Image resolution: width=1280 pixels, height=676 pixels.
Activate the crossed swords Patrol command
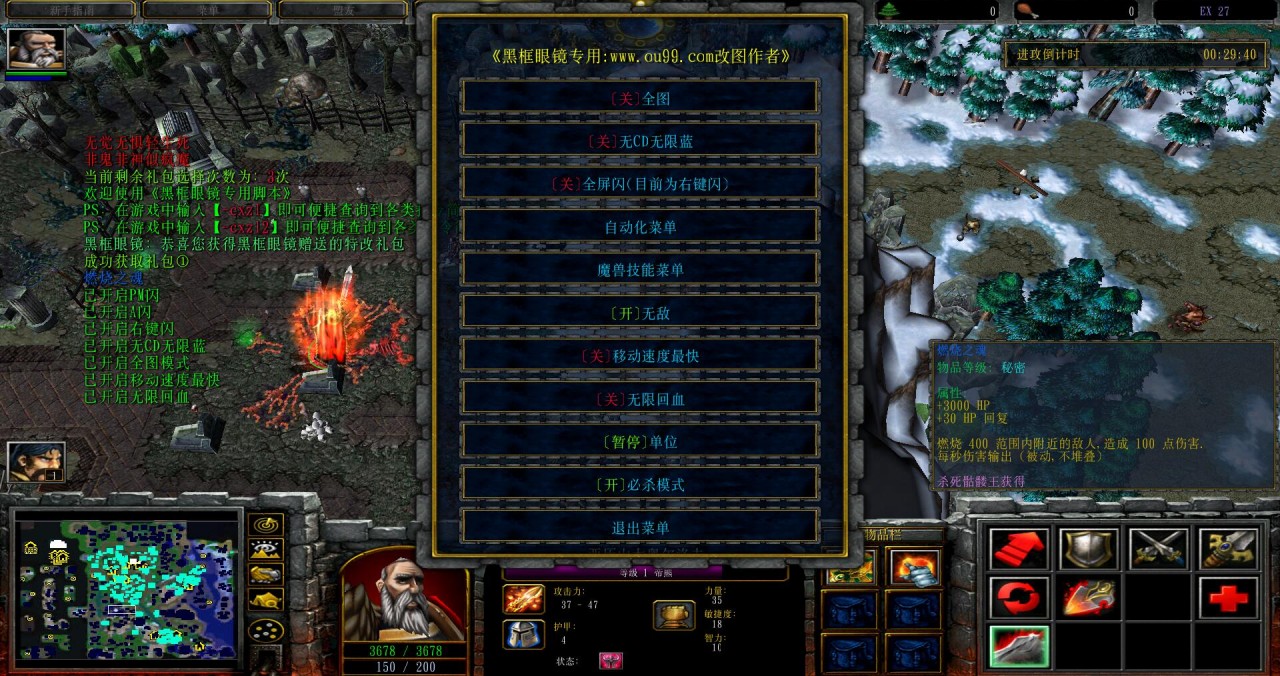pyautogui.click(x=1159, y=549)
